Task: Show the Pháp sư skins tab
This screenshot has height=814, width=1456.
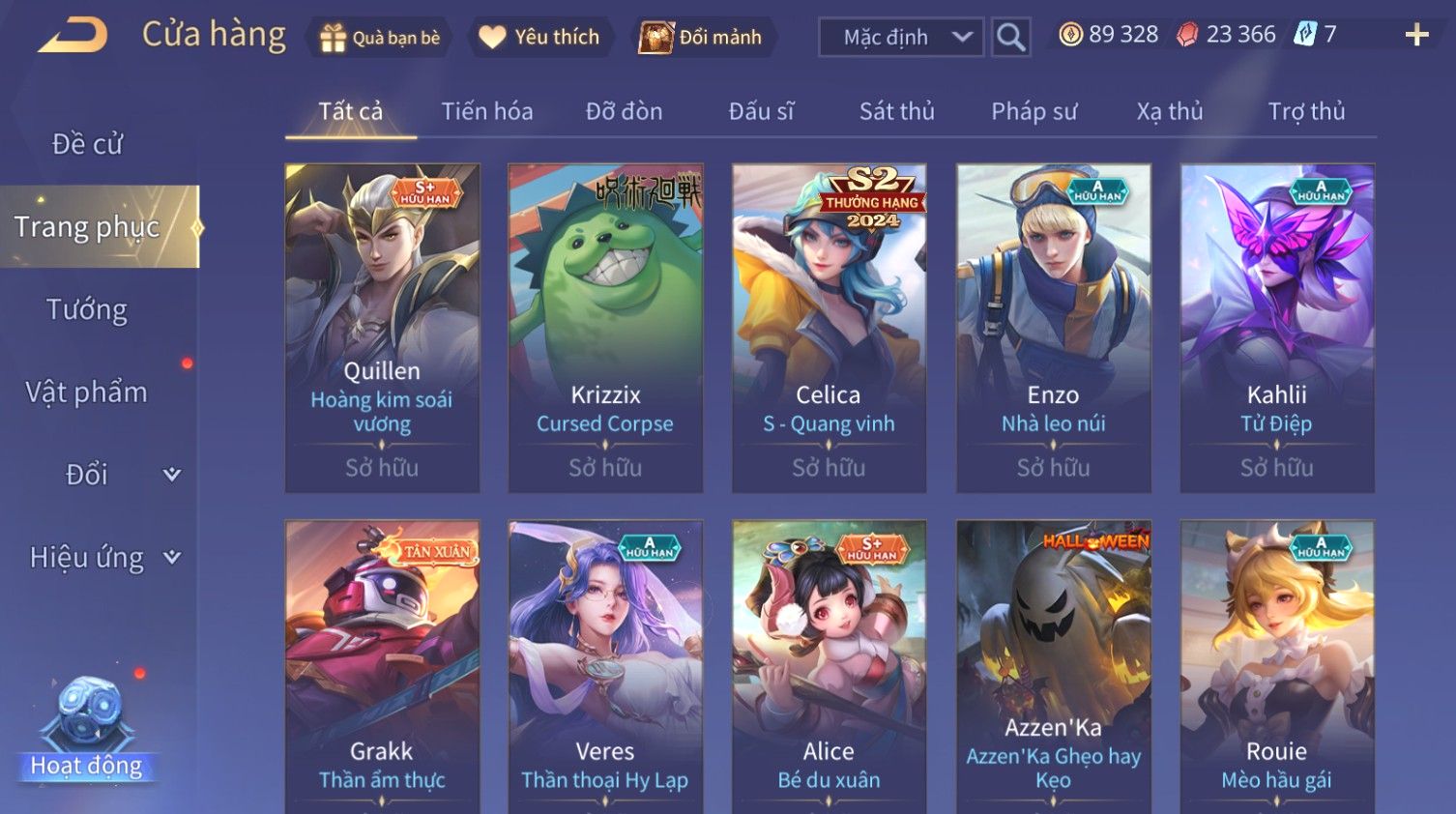Action: (x=1034, y=111)
